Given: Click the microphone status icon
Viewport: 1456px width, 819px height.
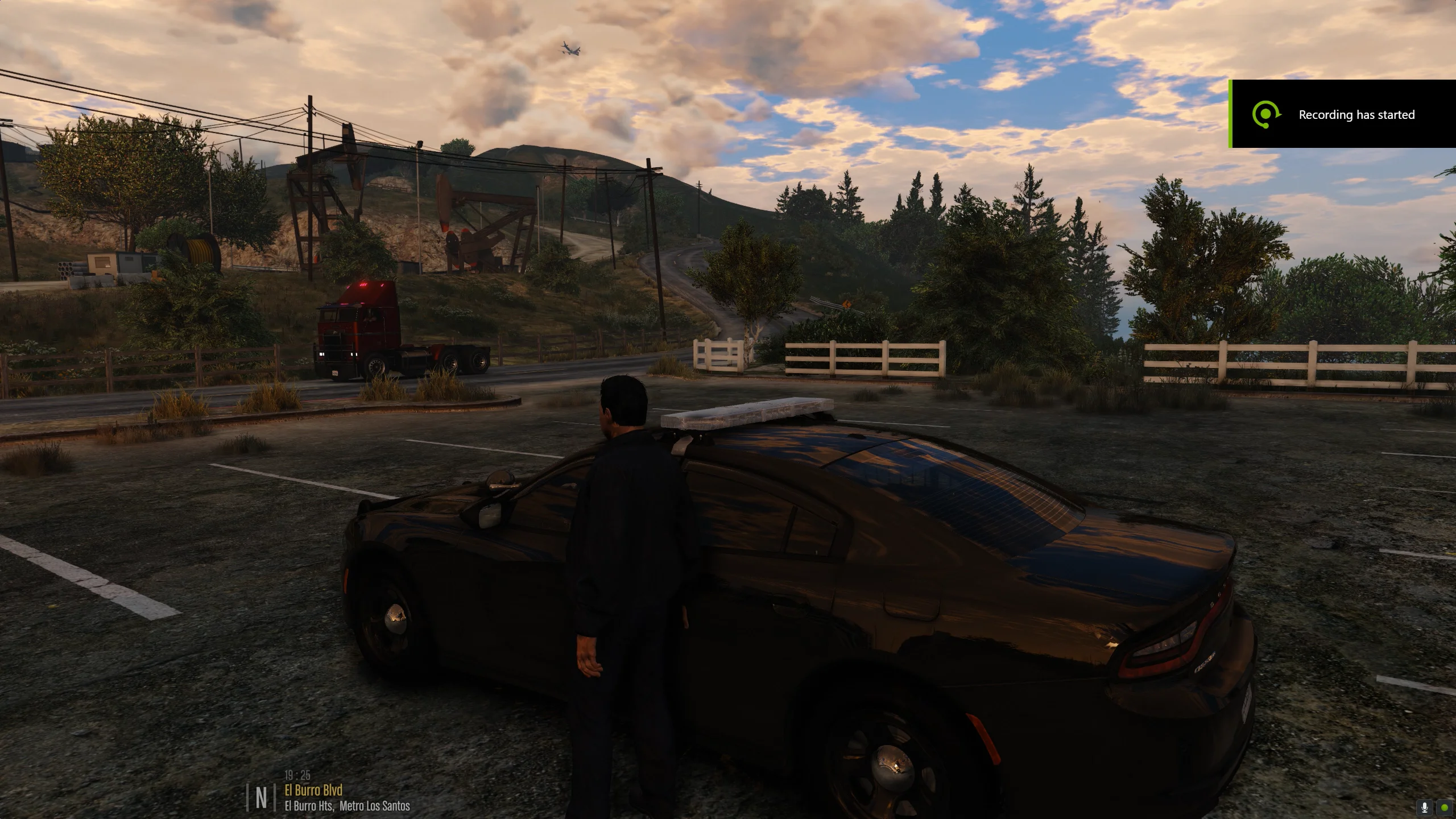Looking at the screenshot, I should point(1425,808).
